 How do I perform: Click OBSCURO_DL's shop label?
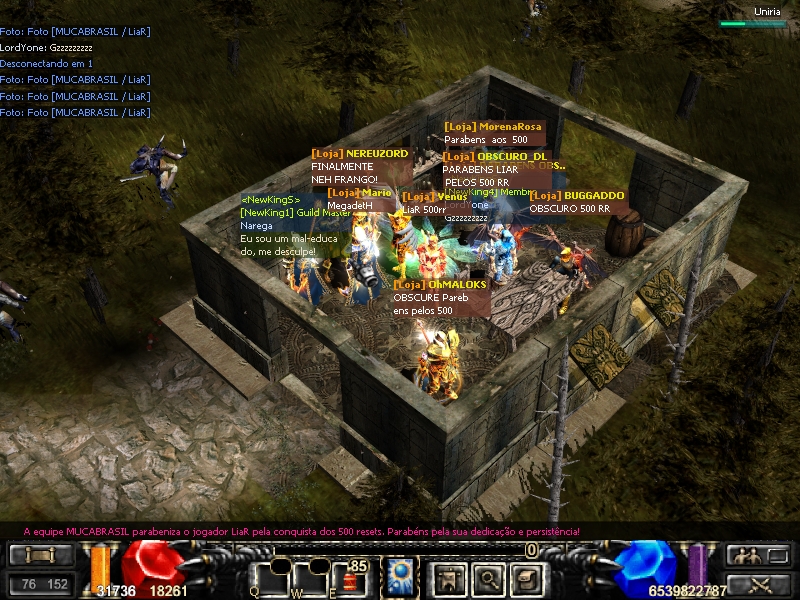pyautogui.click(x=496, y=157)
